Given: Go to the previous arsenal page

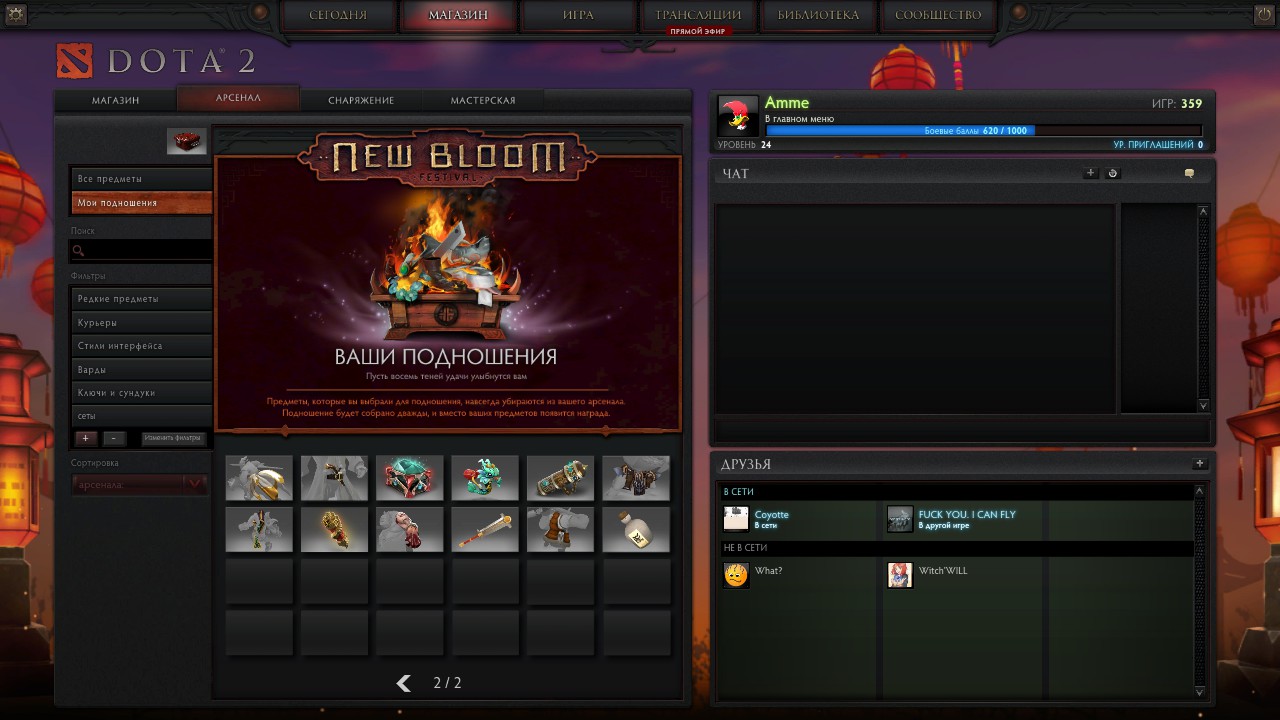Looking at the screenshot, I should [404, 683].
